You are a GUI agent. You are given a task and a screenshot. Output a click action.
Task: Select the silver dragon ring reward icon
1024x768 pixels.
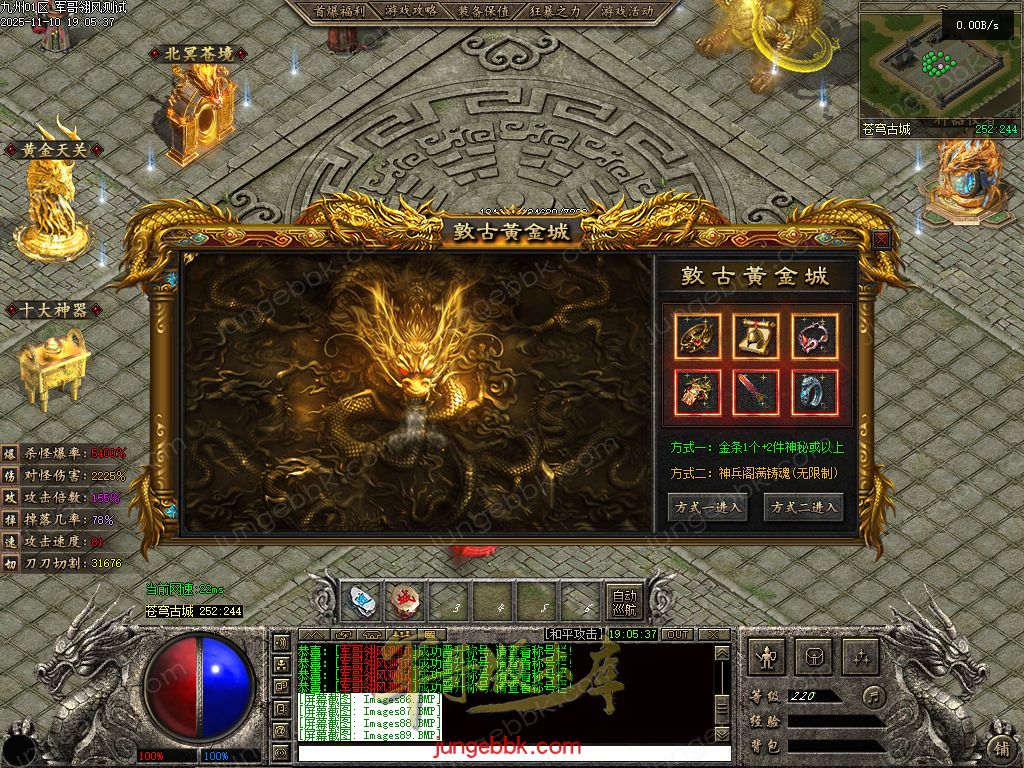pyautogui.click(x=815, y=392)
